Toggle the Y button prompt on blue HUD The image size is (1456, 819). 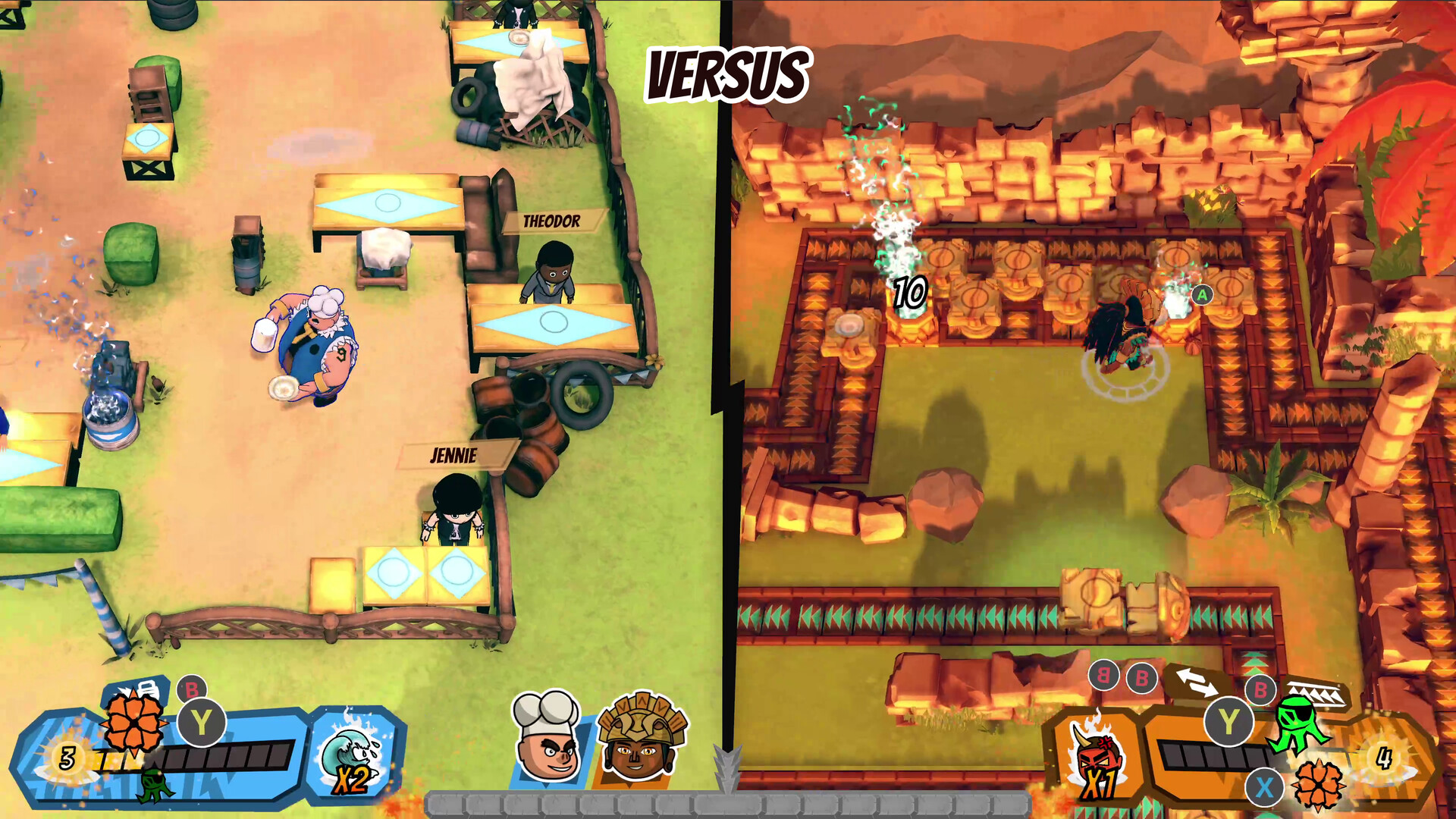click(x=203, y=724)
